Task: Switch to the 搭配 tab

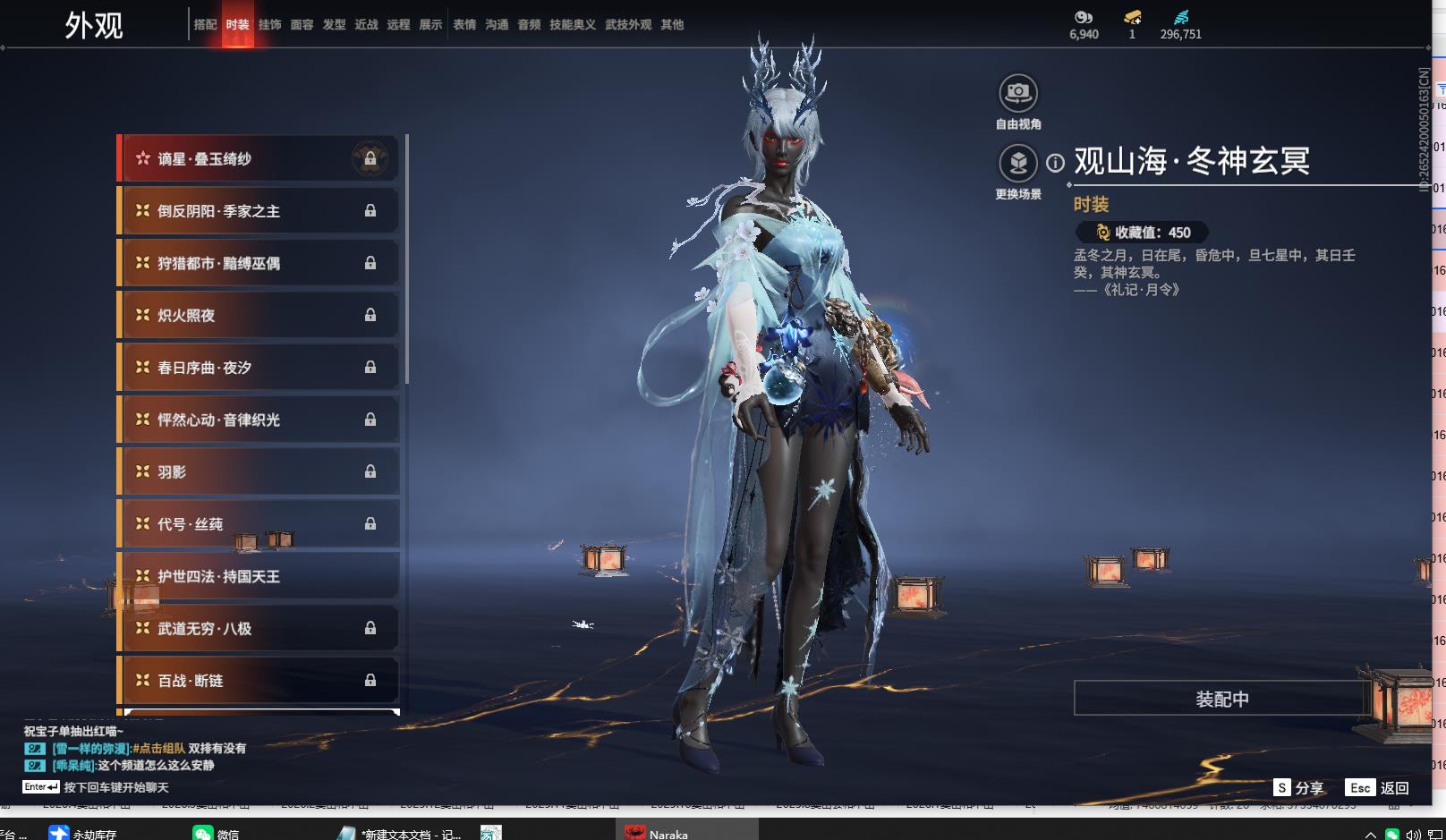Action: pos(205,25)
